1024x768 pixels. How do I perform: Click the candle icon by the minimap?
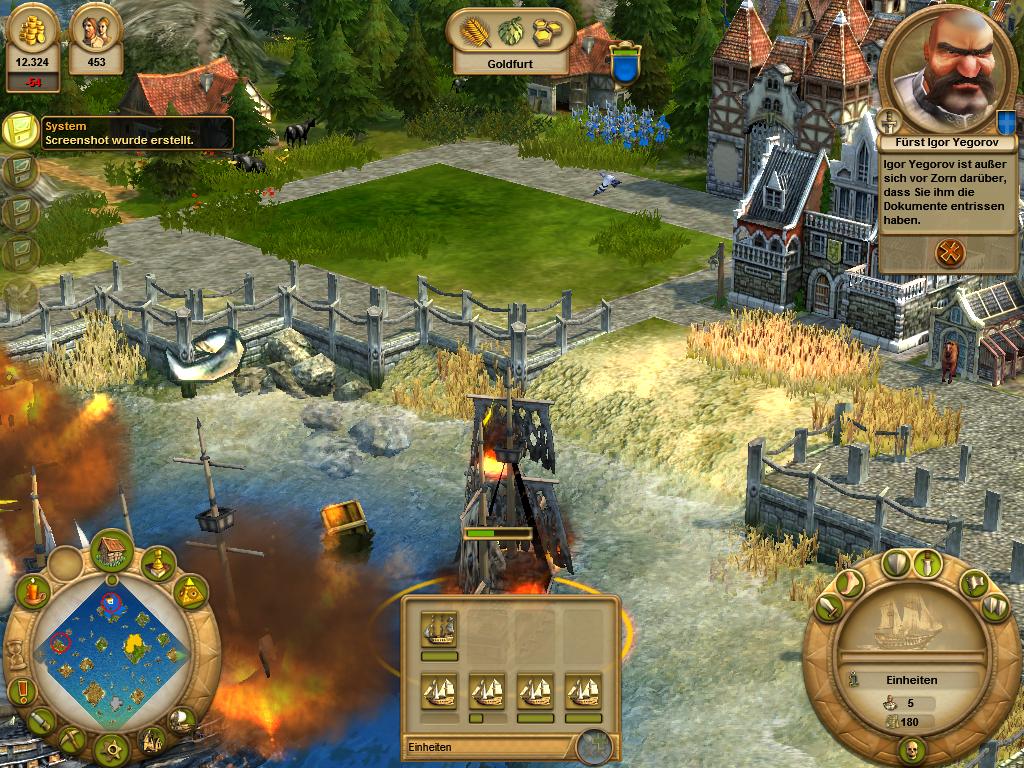pyautogui.click(x=35, y=591)
